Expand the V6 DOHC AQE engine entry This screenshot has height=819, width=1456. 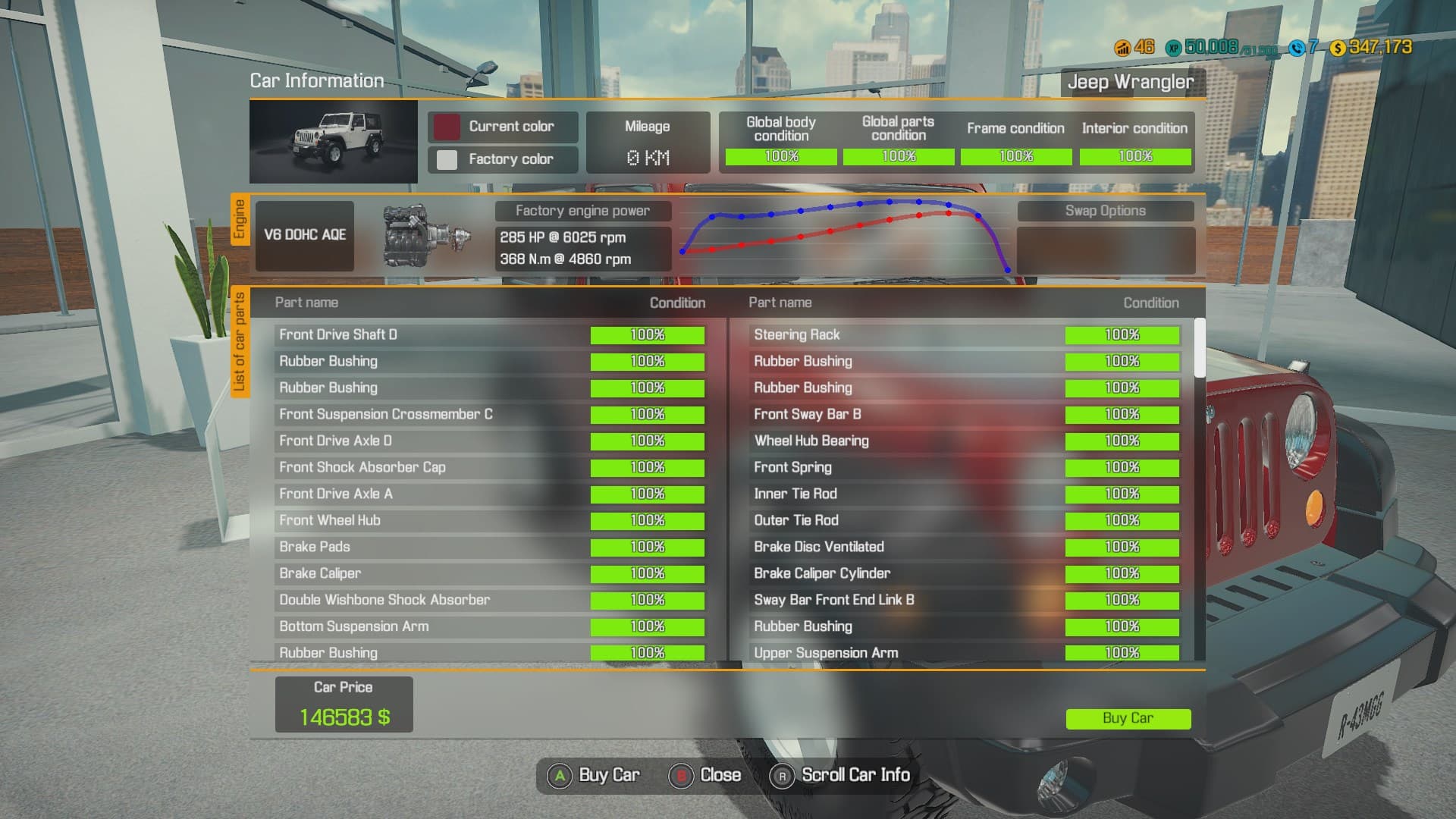[304, 235]
